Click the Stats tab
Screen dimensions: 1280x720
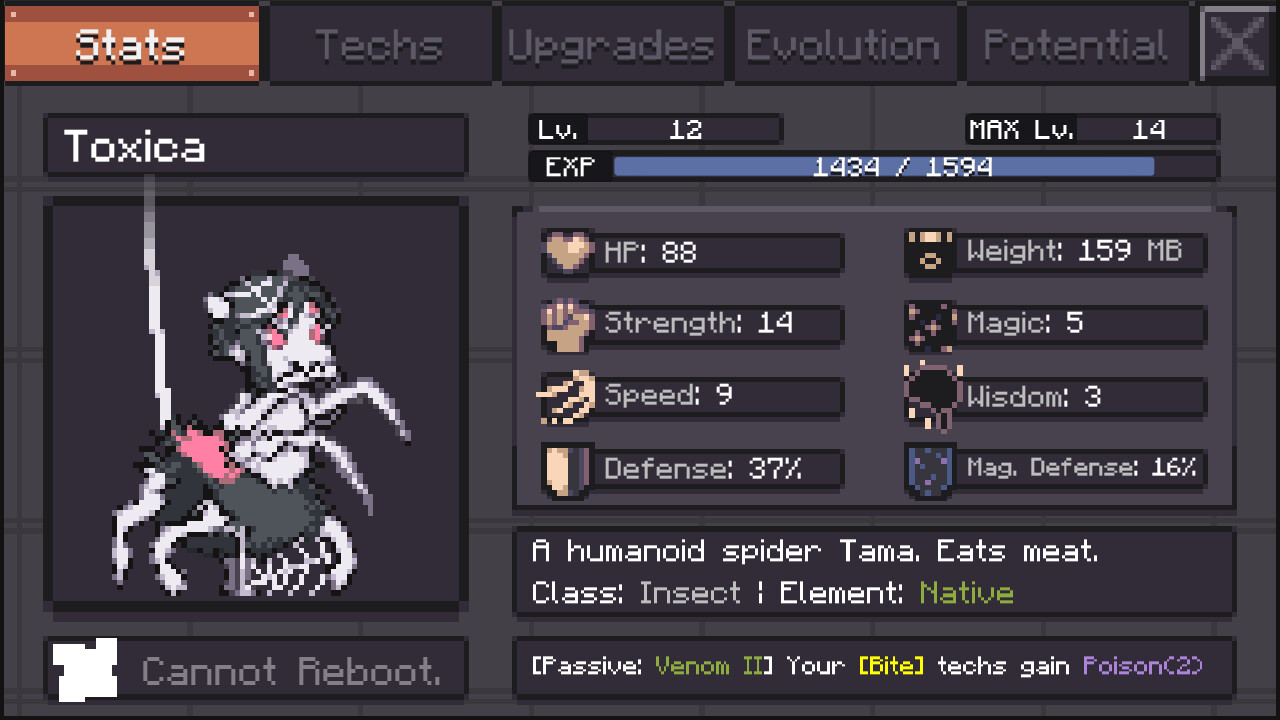130,43
